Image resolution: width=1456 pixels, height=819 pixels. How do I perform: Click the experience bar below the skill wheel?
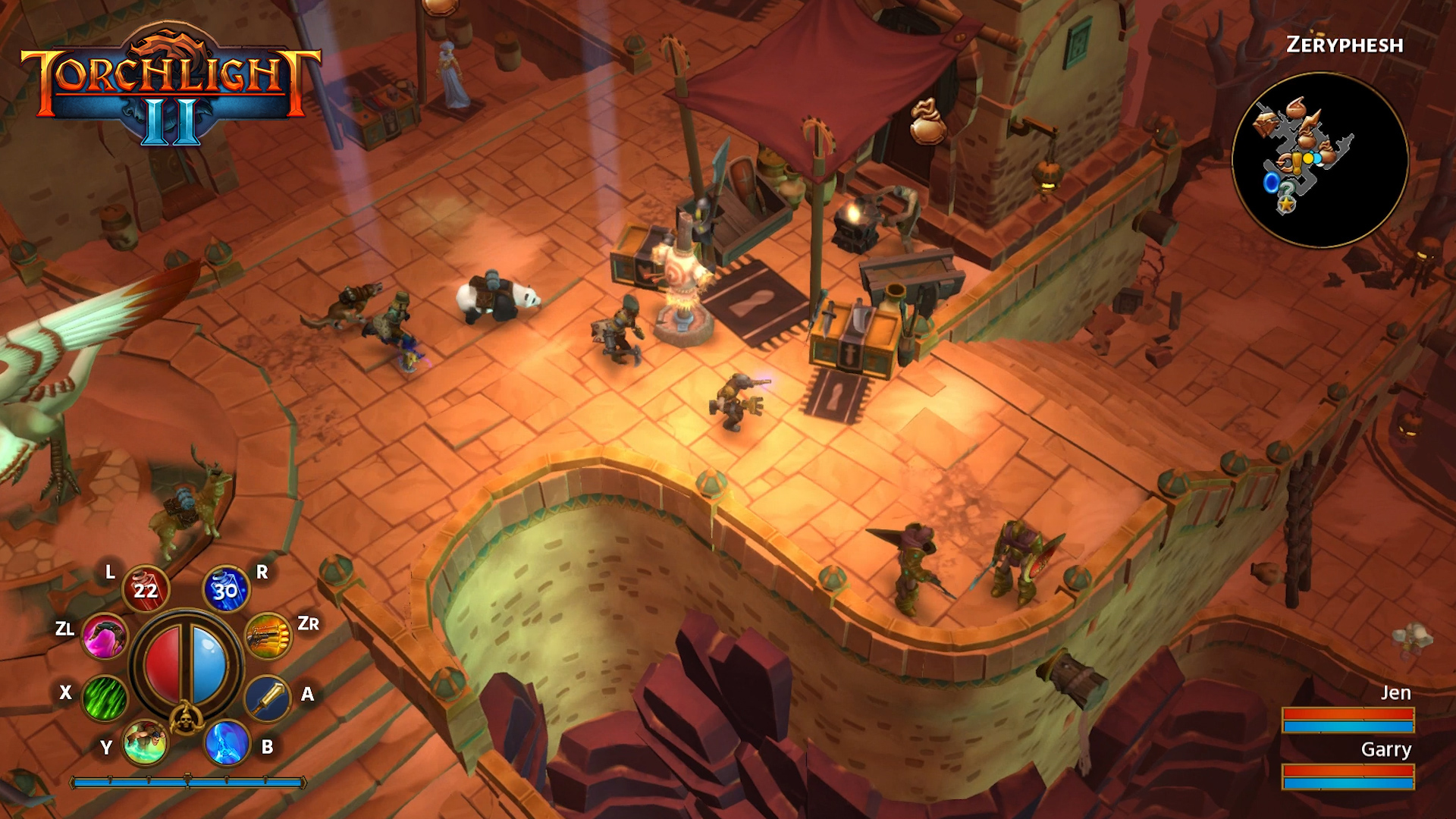189,781
